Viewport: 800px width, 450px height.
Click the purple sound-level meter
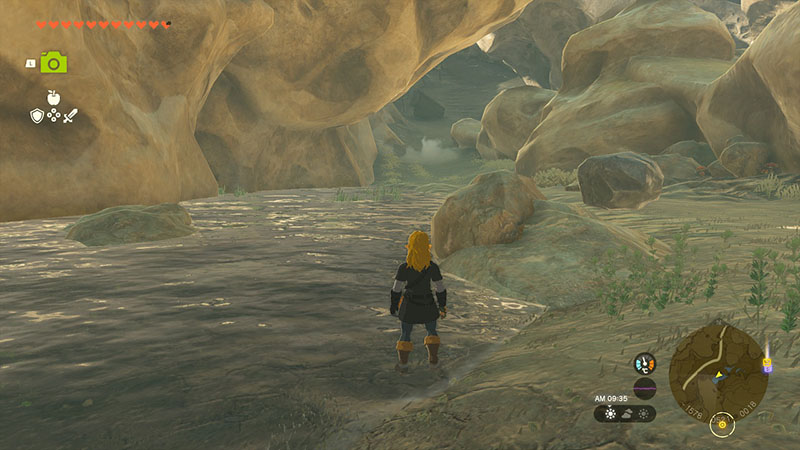click(645, 388)
